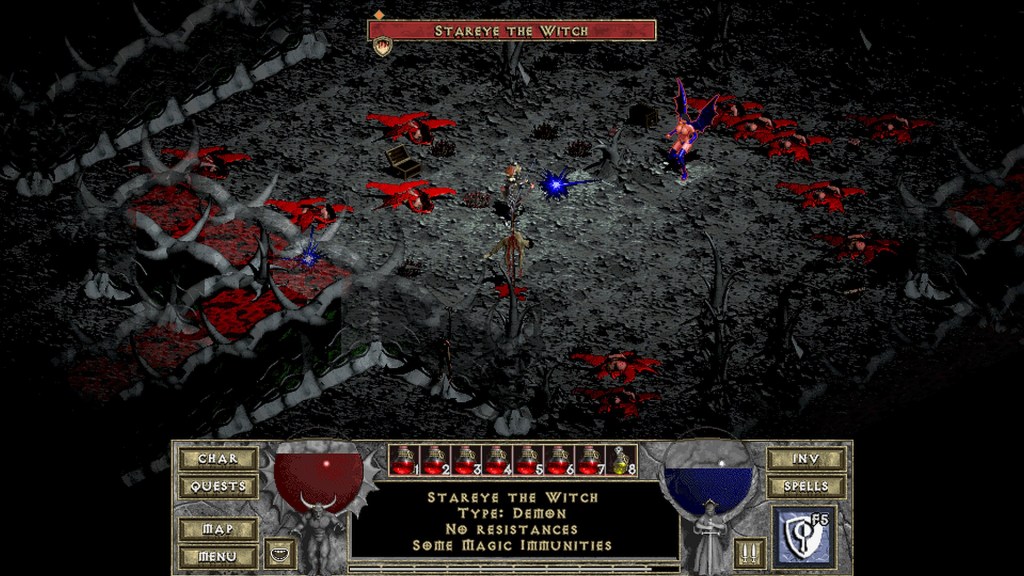Use the yellow potion in belt slot 8

click(x=621, y=460)
